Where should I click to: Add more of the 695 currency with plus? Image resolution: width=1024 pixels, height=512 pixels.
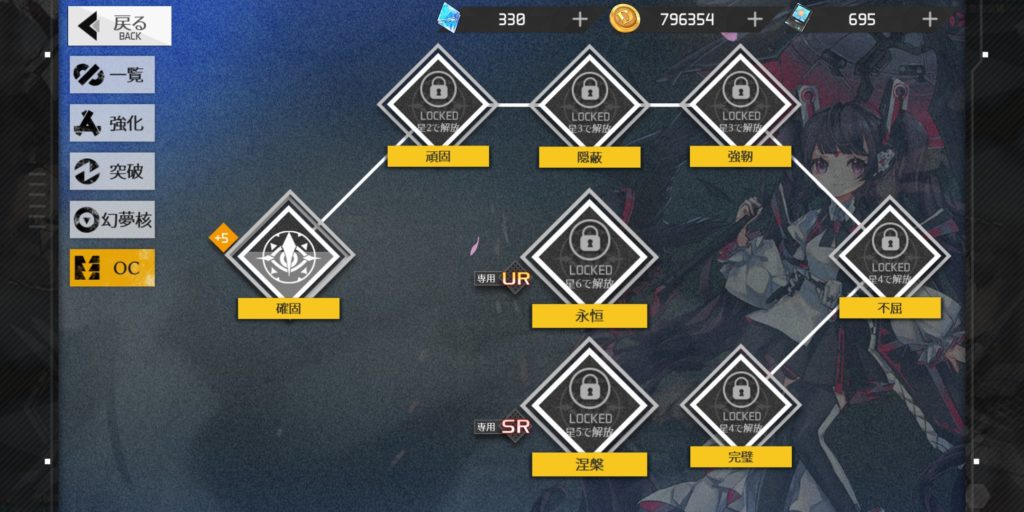click(930, 19)
